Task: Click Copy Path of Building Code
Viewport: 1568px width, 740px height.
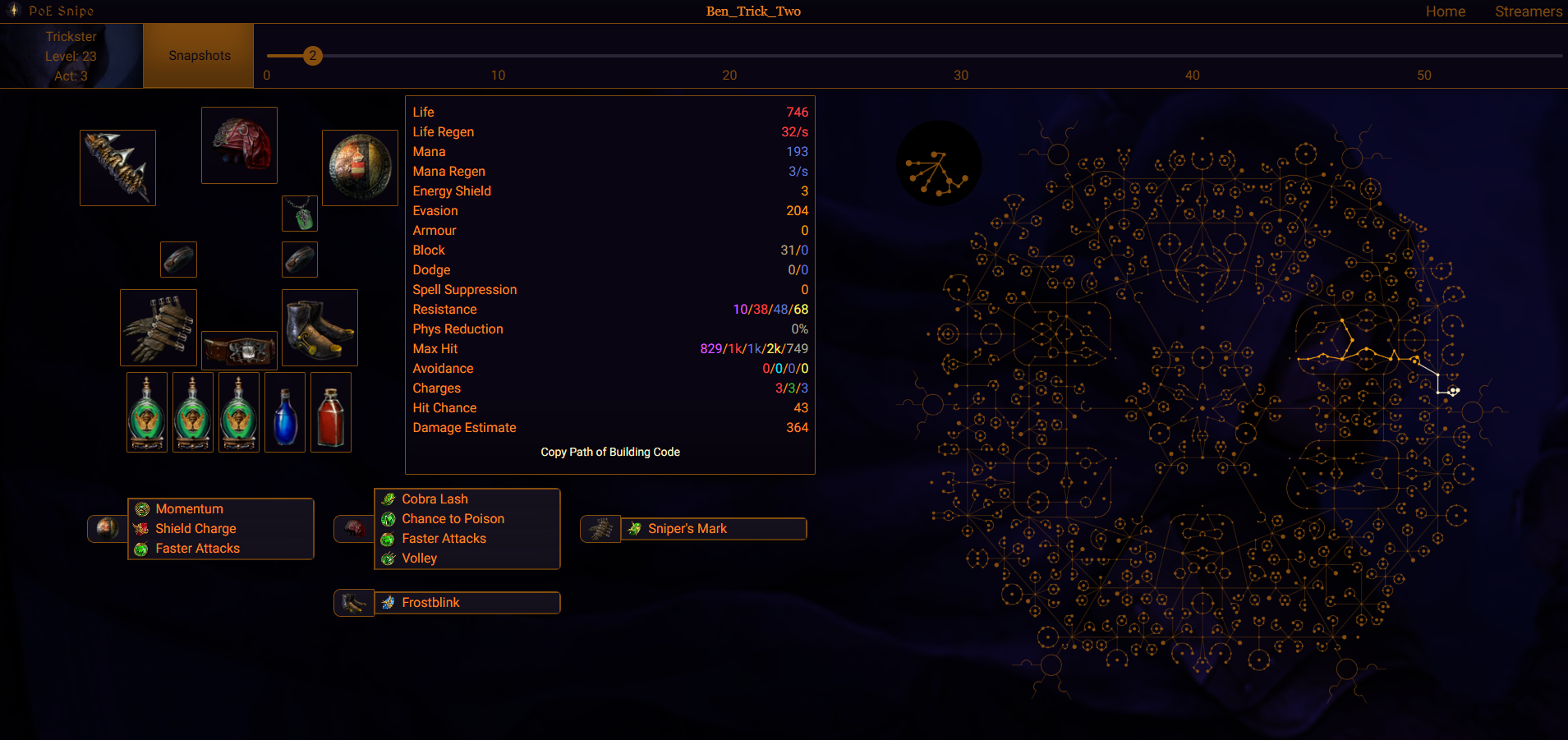Action: click(x=609, y=452)
